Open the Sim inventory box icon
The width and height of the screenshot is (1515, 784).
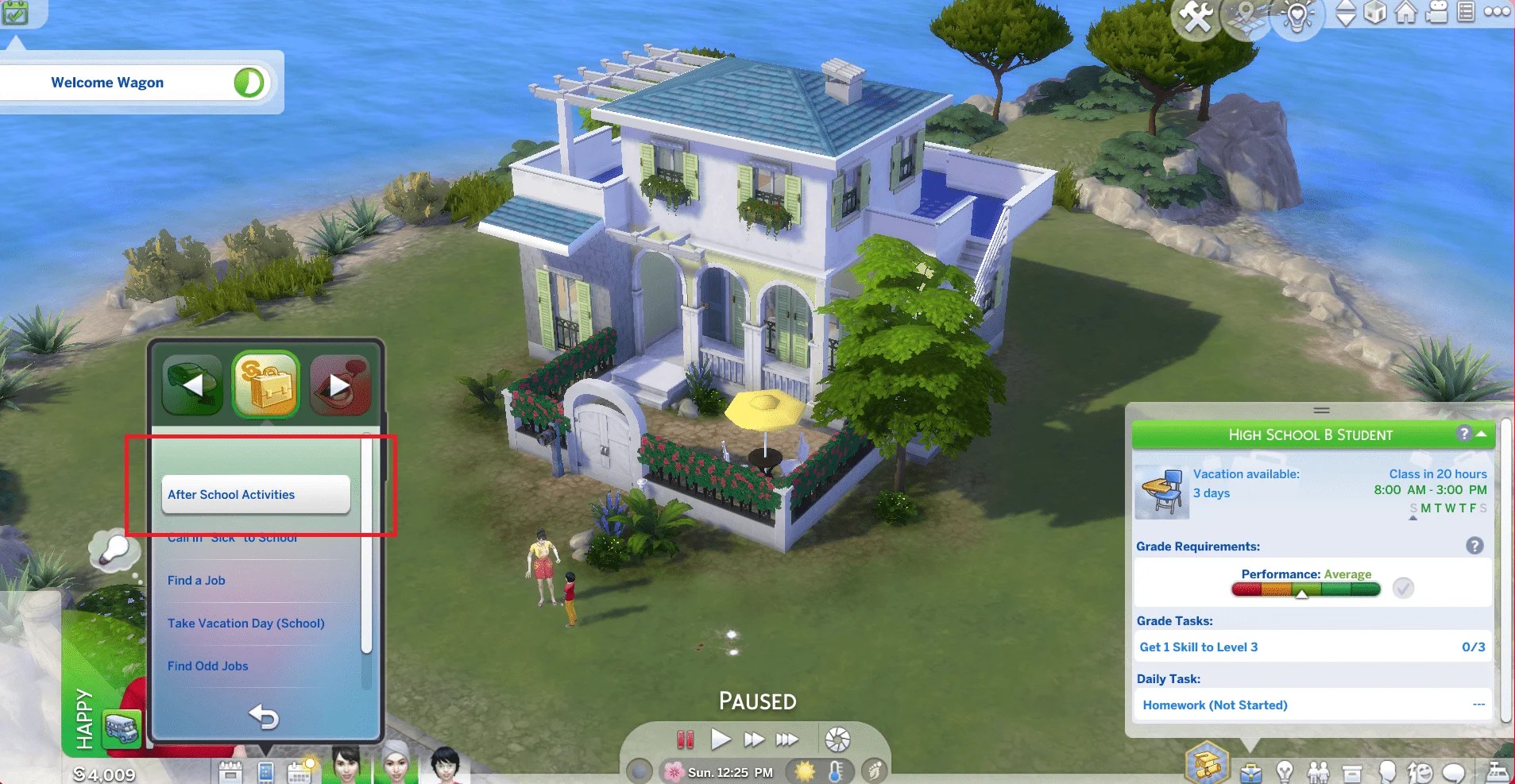tap(1352, 773)
